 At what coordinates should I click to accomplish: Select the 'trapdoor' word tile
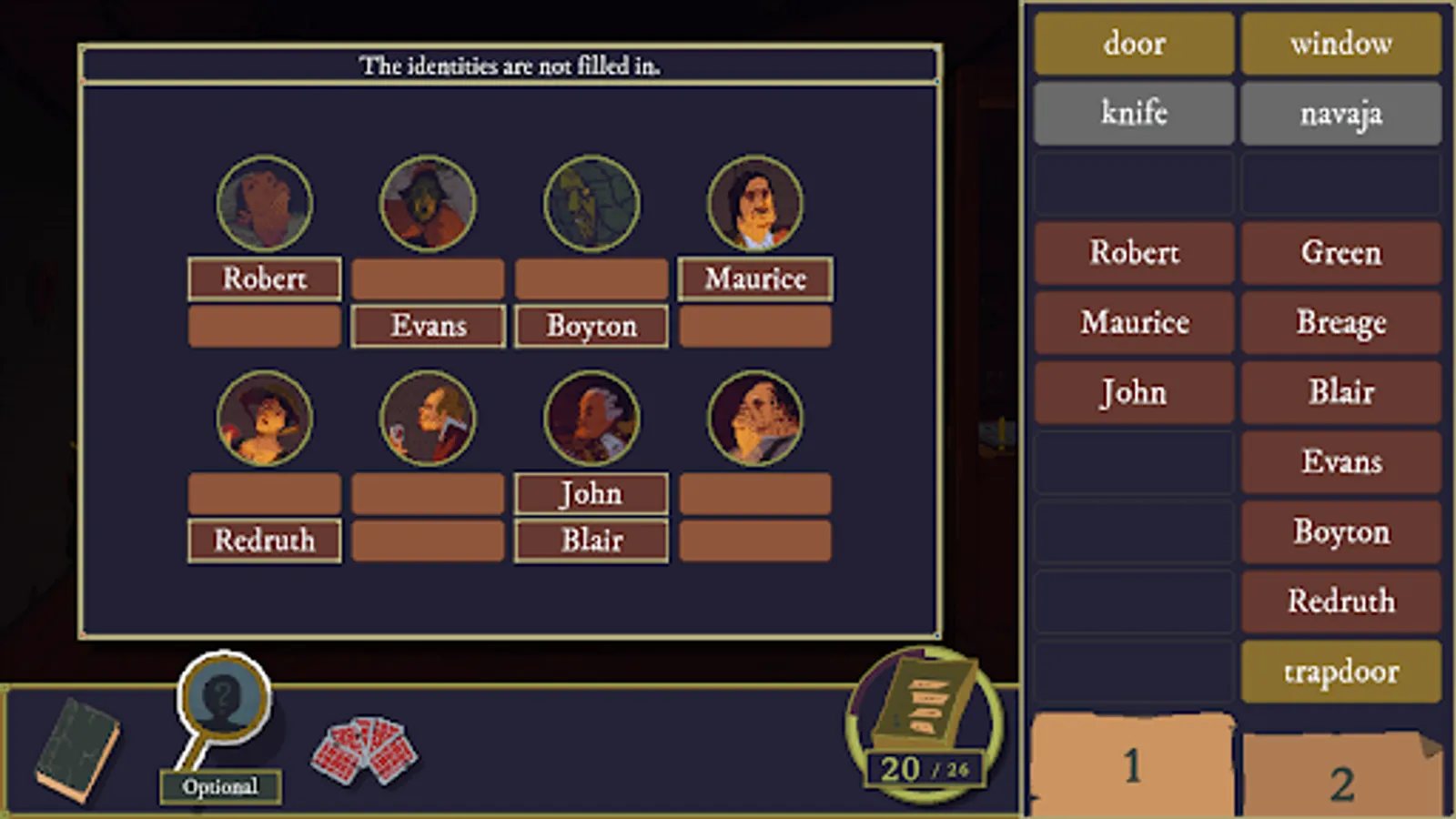[x=1341, y=672]
